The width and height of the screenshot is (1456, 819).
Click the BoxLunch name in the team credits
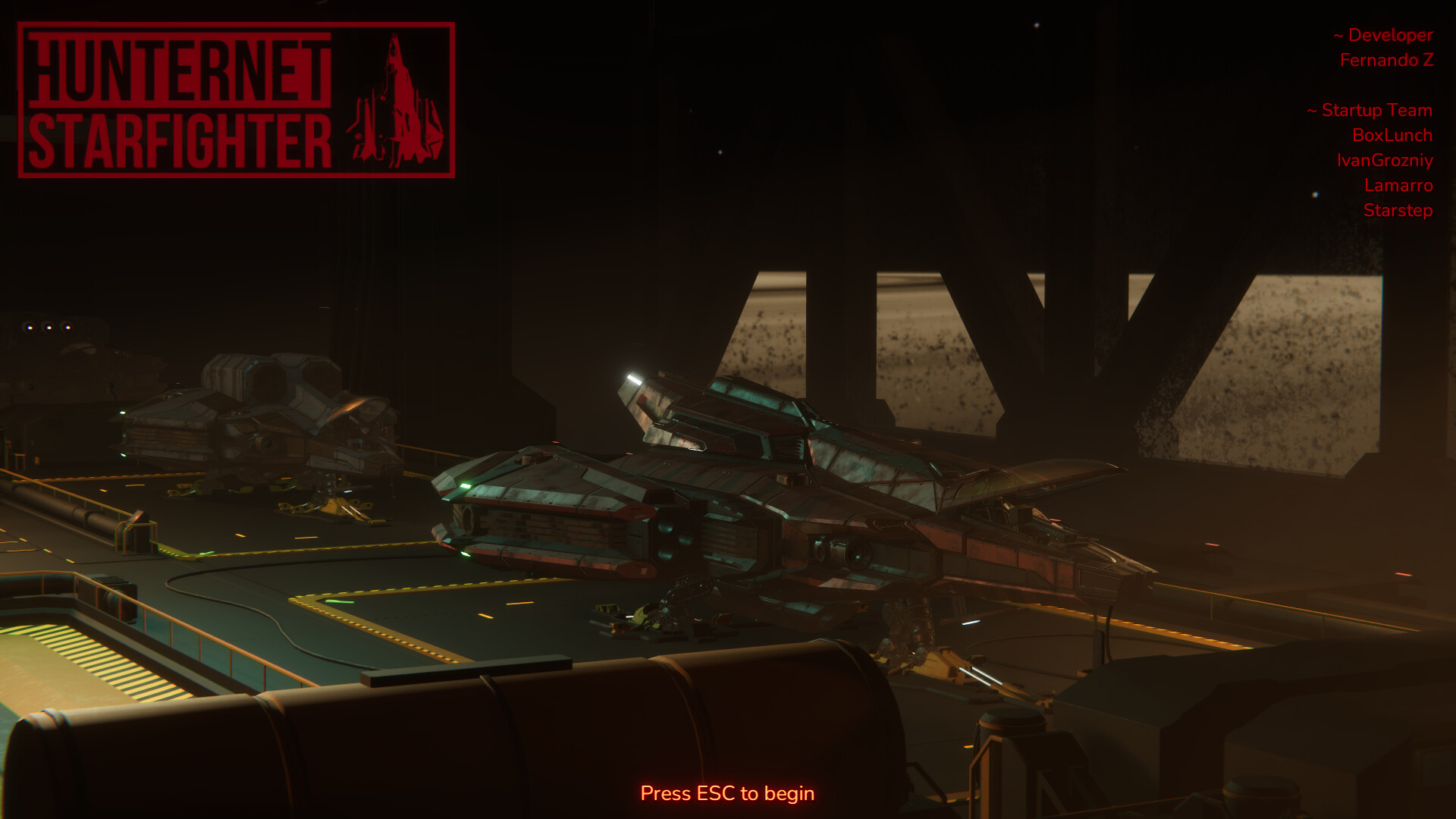tap(1393, 136)
